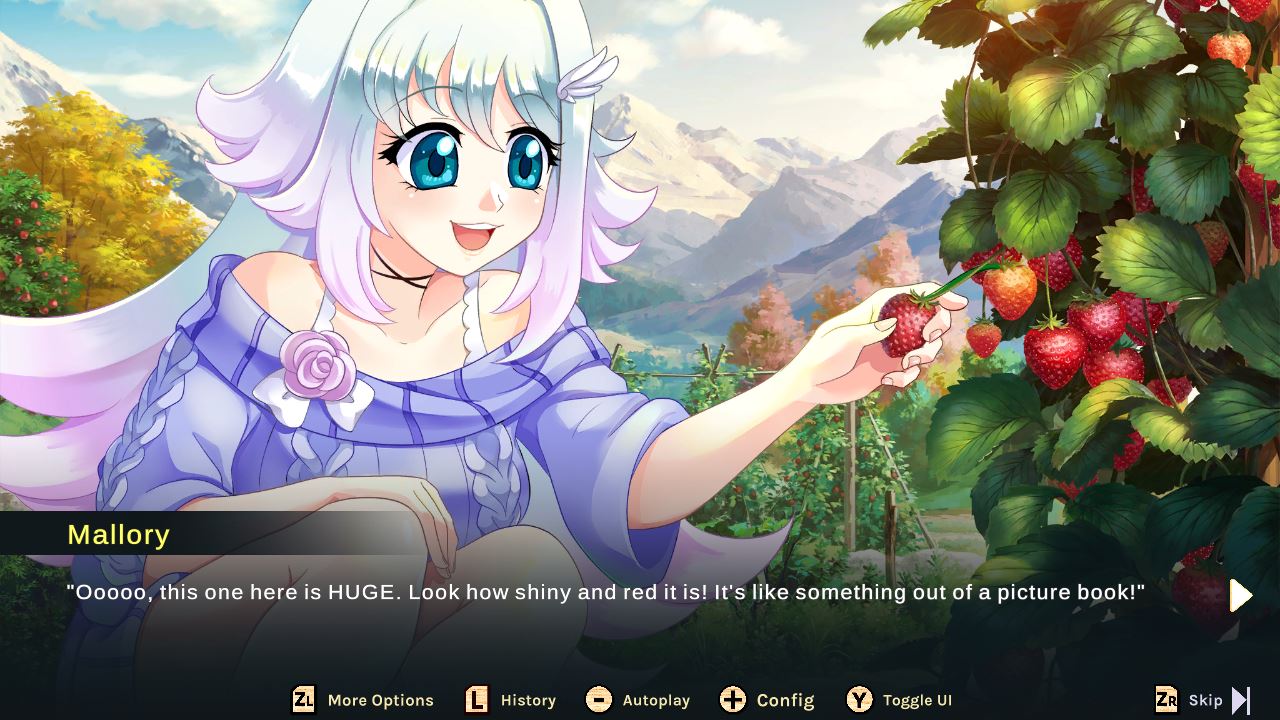Image resolution: width=1280 pixels, height=720 pixels.
Task: Click the ZR button icon beside Skip
Action: (x=1168, y=700)
